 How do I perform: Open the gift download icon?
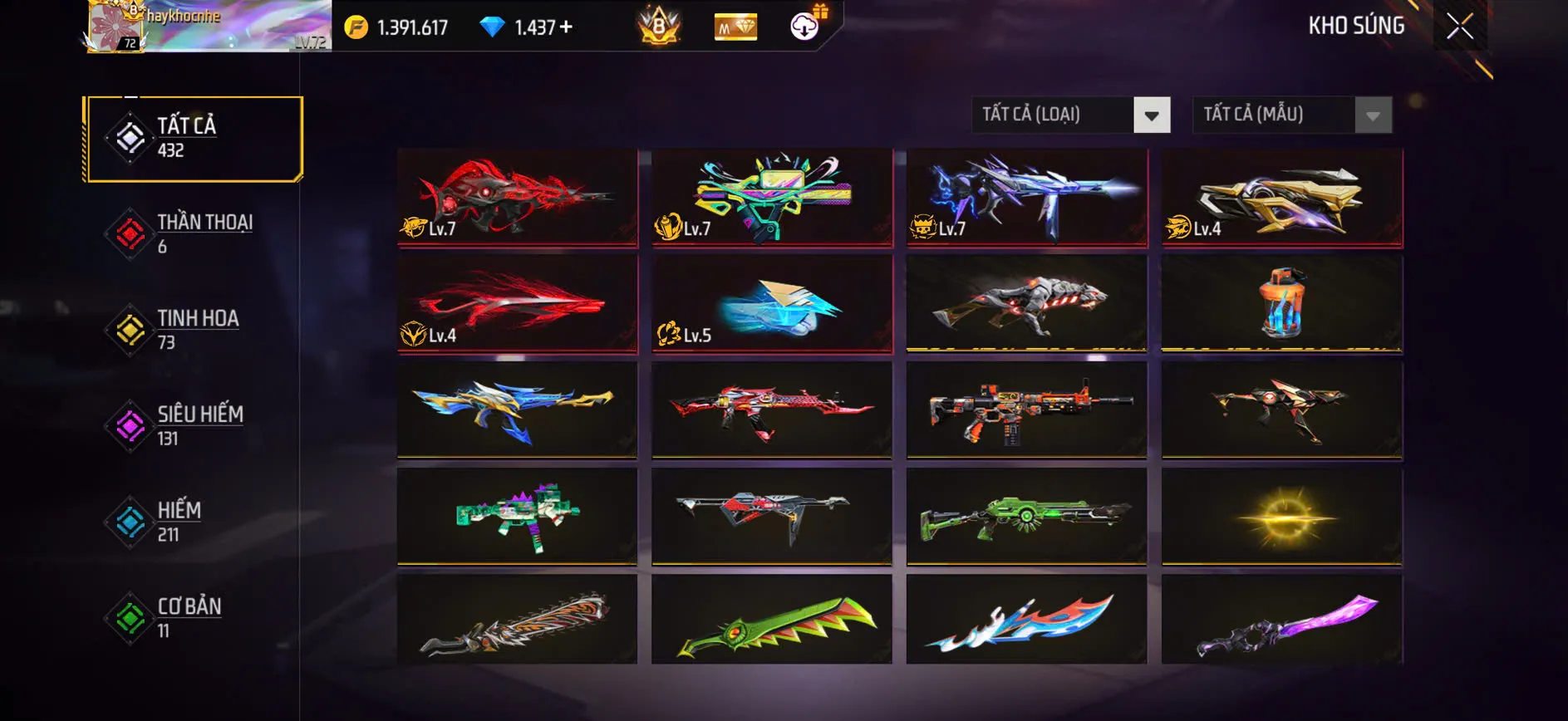point(804,25)
